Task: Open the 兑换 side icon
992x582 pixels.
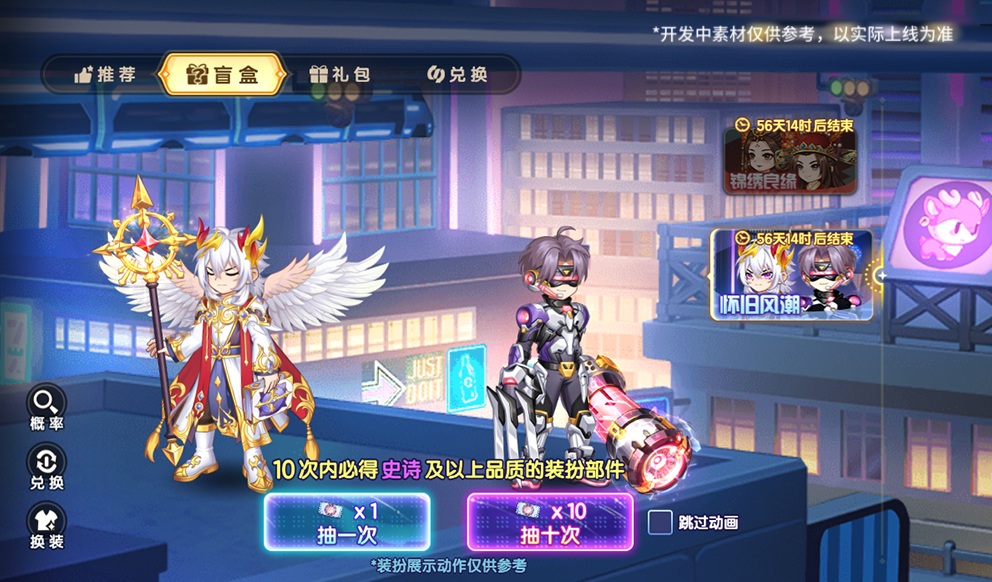Action: coord(47,467)
